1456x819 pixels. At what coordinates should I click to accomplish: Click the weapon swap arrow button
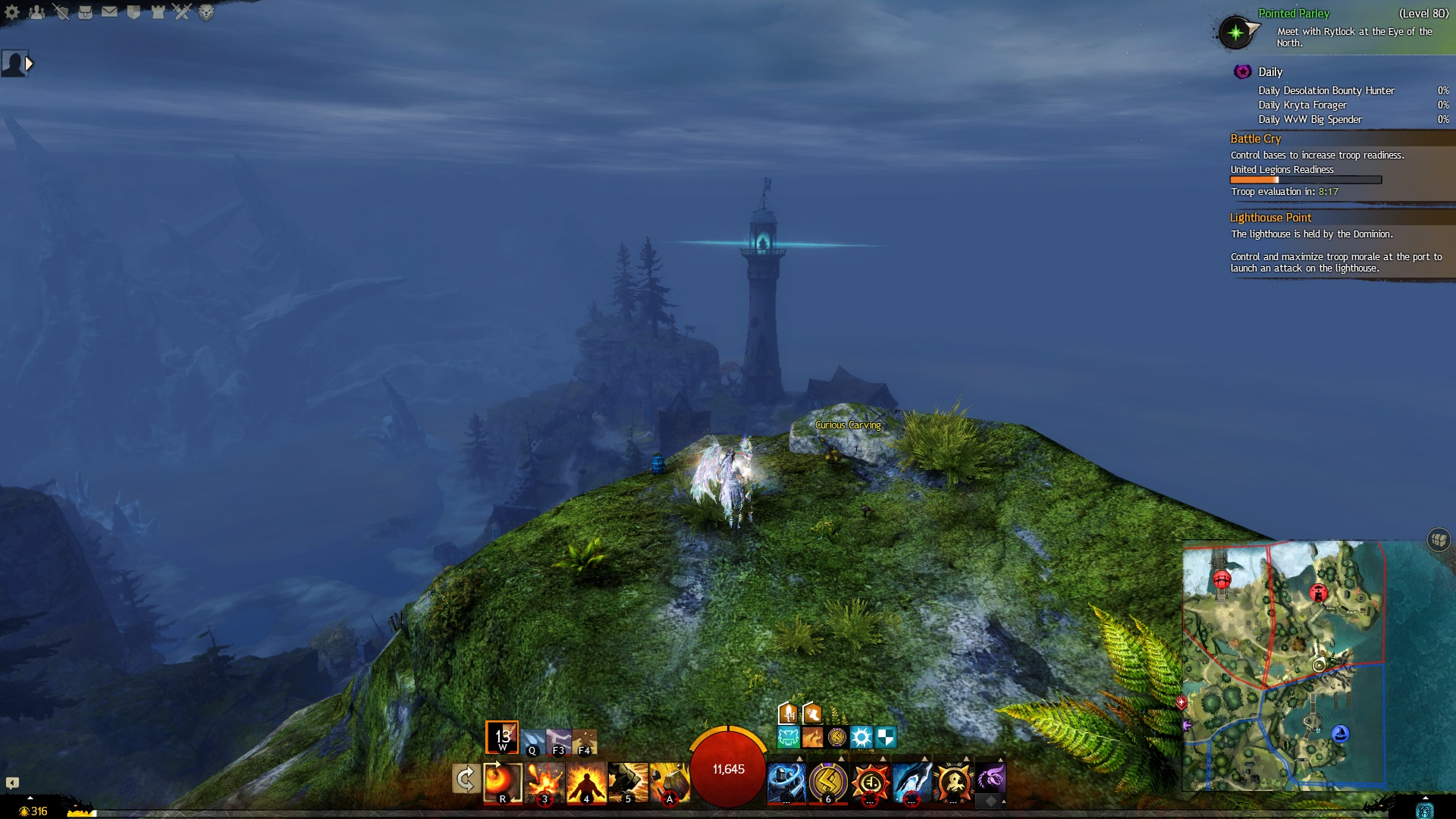pyautogui.click(x=465, y=779)
